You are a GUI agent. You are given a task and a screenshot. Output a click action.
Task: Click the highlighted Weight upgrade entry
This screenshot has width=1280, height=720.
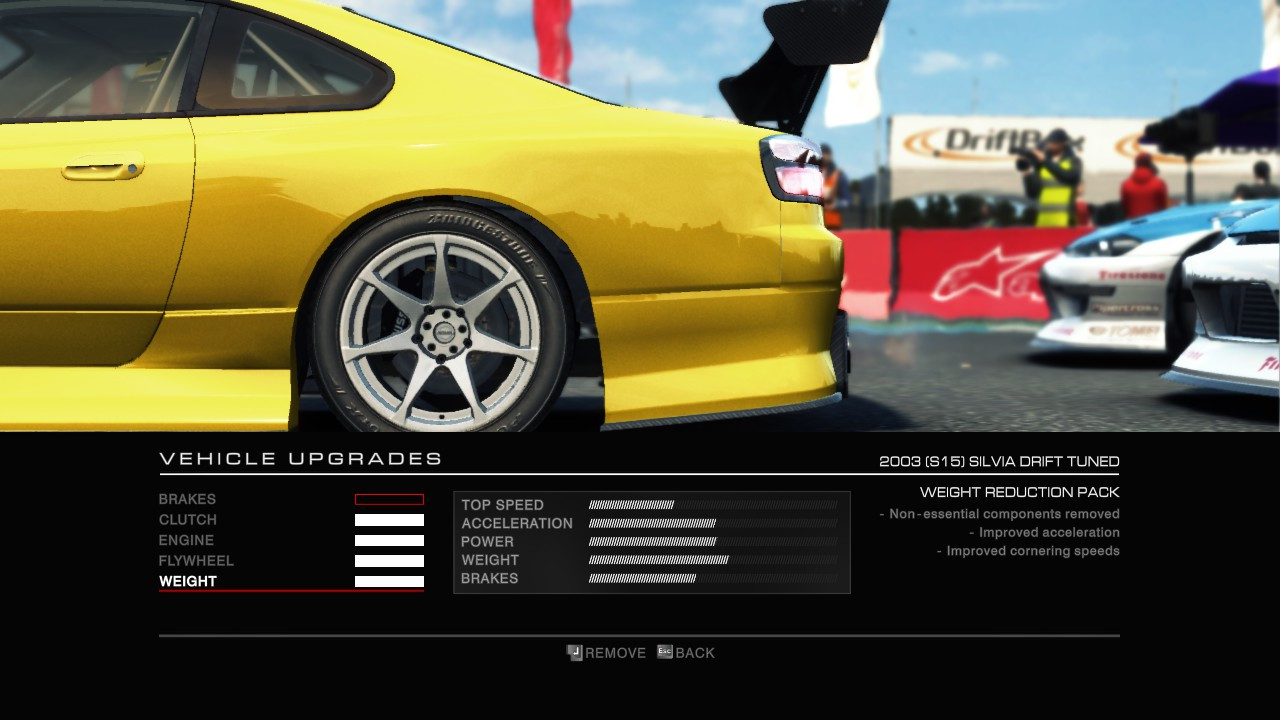(x=188, y=581)
